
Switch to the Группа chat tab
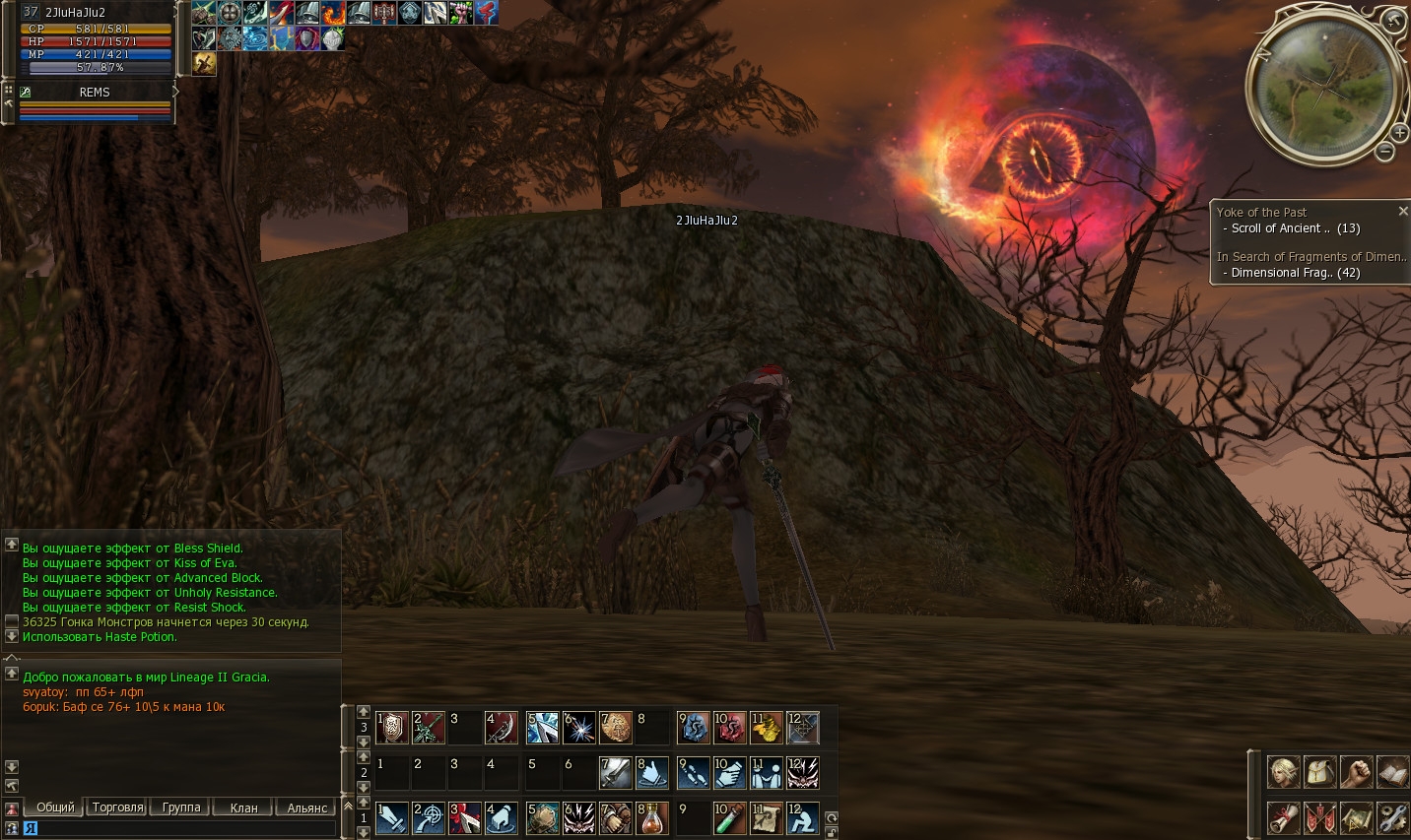point(181,808)
